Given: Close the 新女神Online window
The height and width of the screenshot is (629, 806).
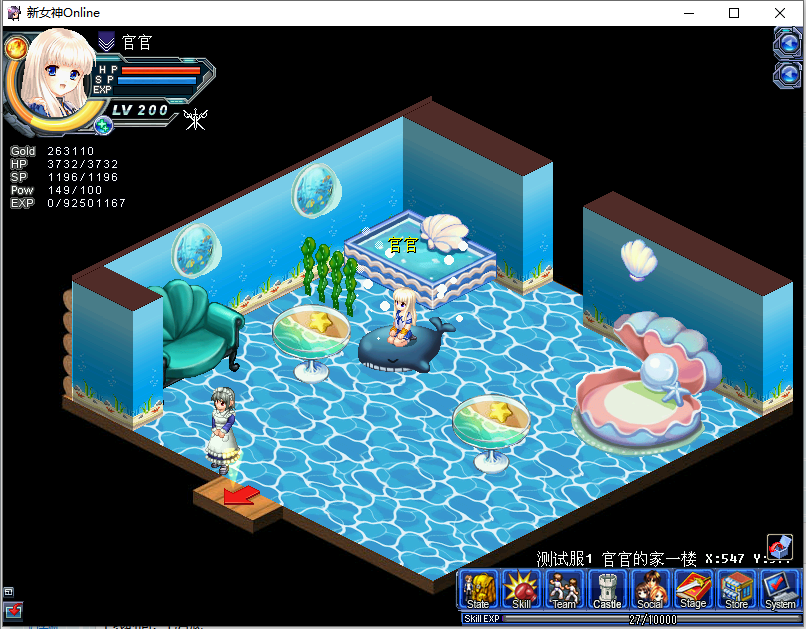Looking at the screenshot, I should [781, 13].
